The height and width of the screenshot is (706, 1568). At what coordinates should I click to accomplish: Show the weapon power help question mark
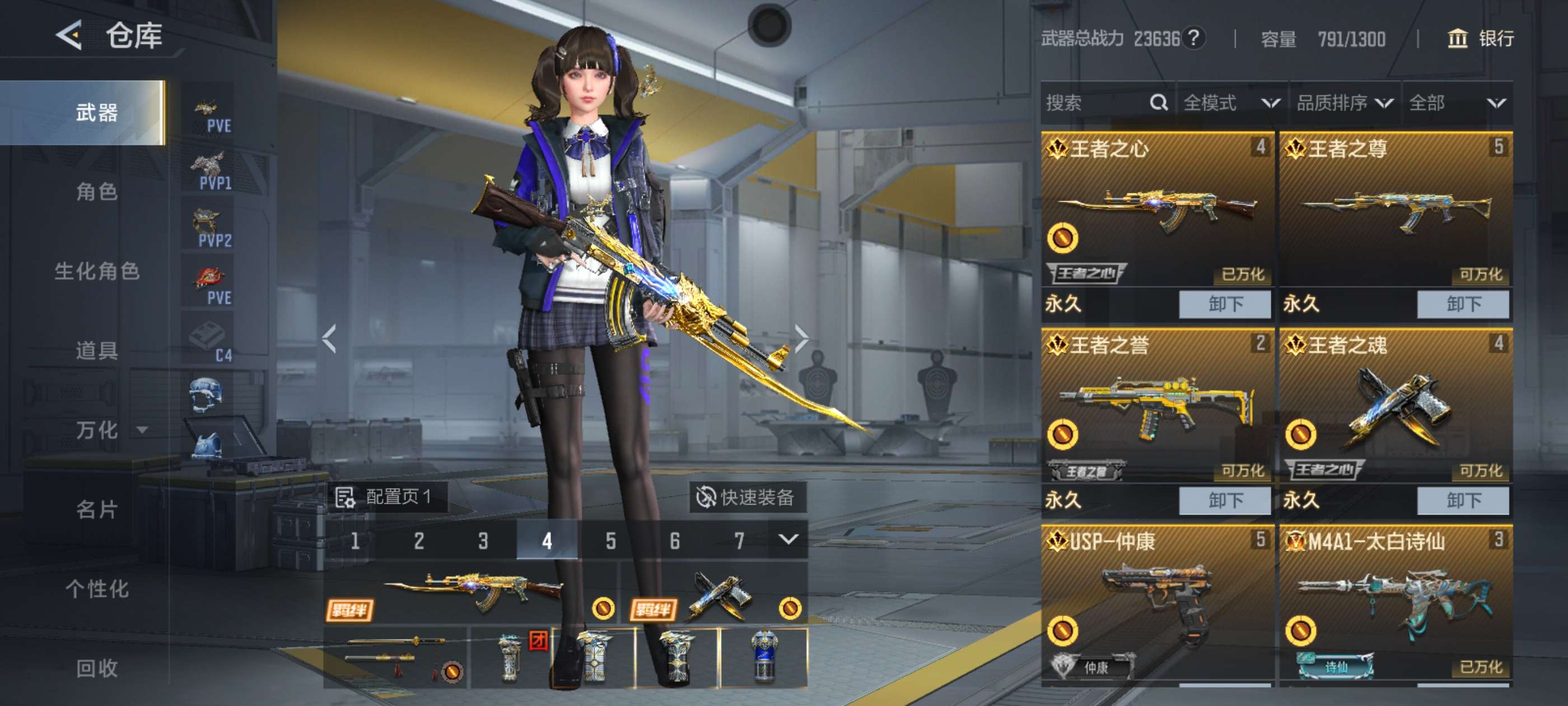click(1194, 38)
